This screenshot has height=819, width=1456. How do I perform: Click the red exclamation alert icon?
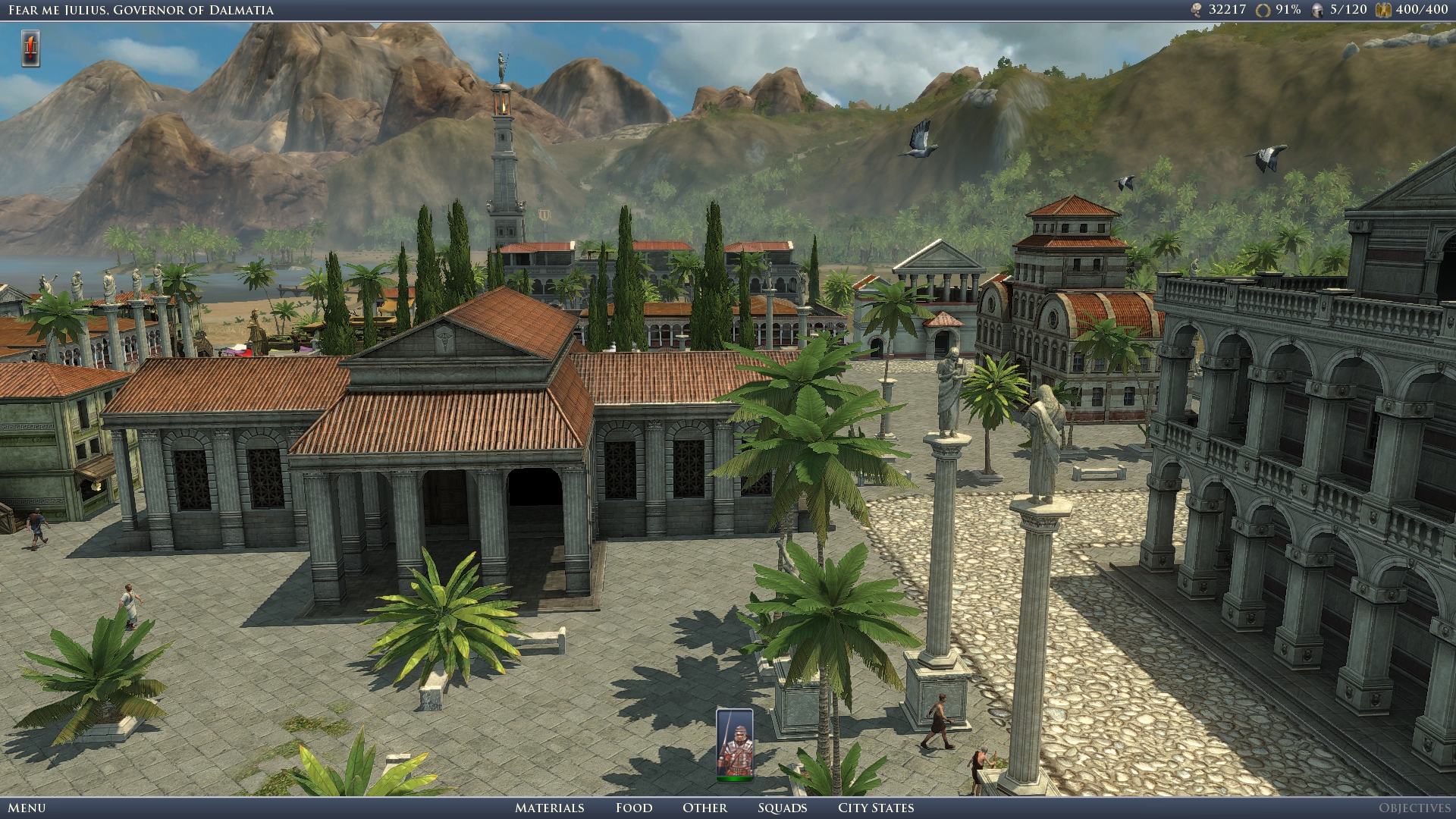(30, 49)
